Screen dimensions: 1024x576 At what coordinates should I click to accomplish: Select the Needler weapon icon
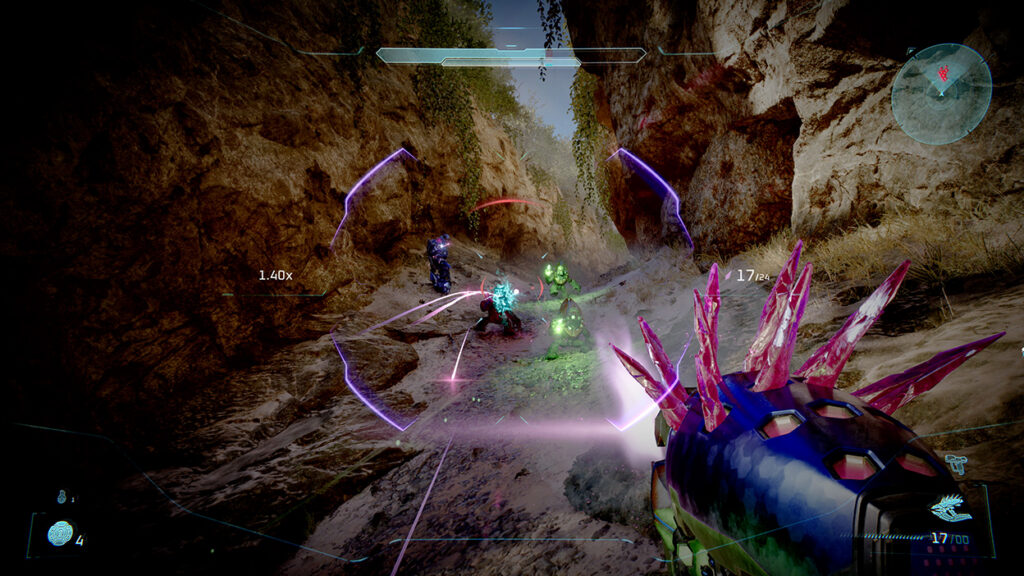[950, 509]
